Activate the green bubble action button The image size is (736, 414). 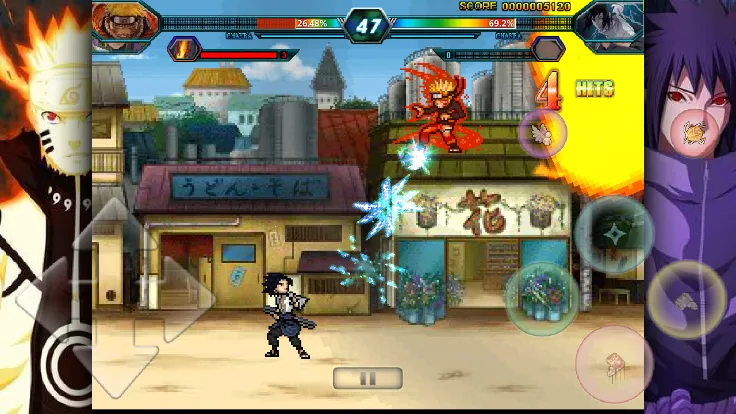click(x=541, y=298)
